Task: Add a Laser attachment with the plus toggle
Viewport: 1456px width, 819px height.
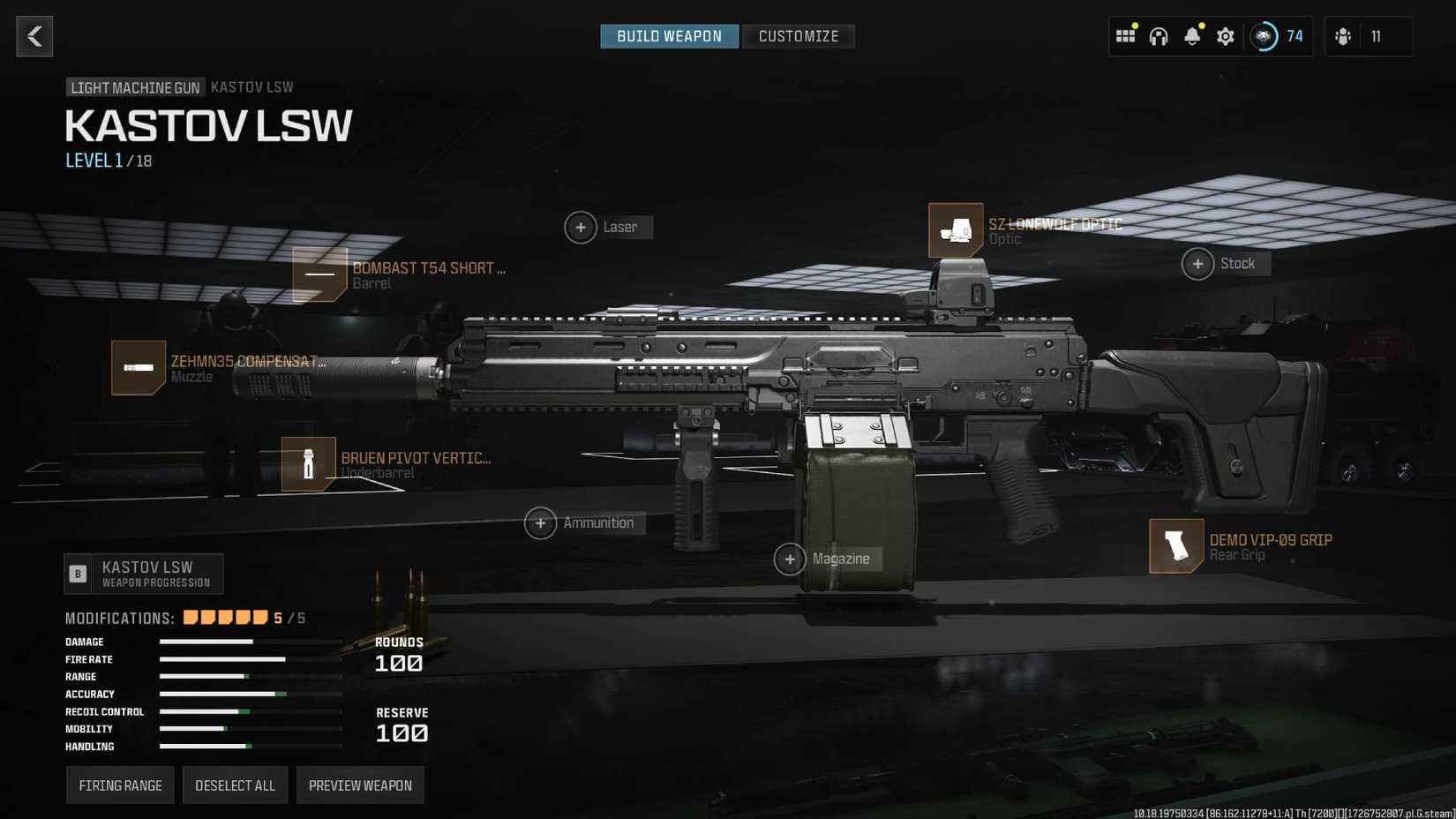Action: click(x=581, y=227)
